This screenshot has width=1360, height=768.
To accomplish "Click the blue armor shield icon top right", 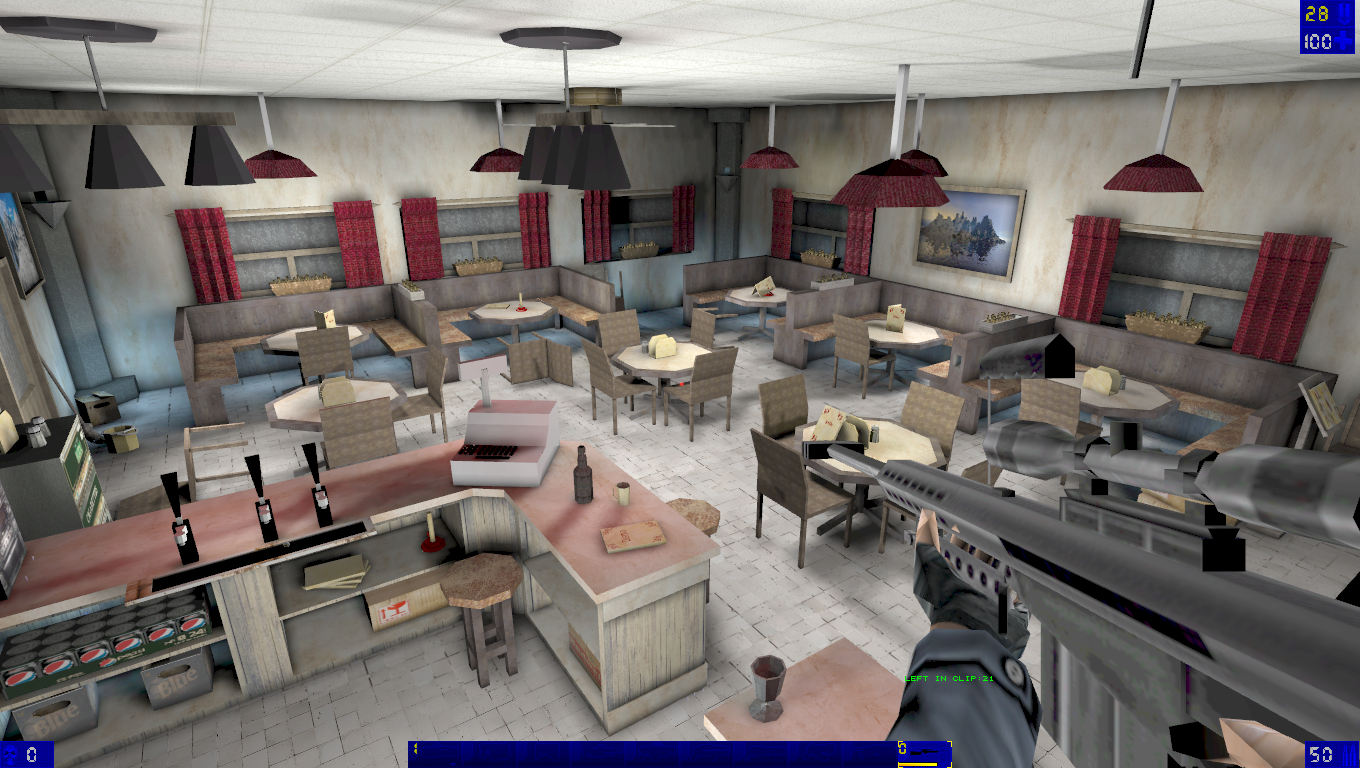I will (1344, 14).
